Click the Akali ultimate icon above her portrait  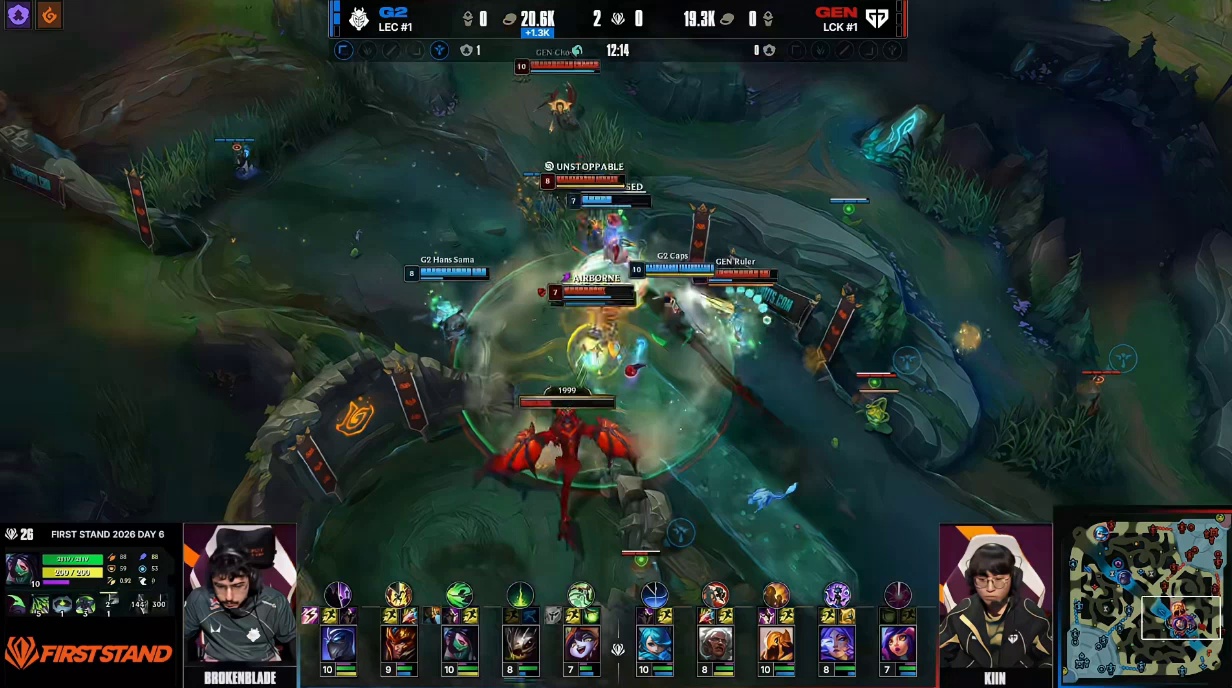(x=459, y=596)
